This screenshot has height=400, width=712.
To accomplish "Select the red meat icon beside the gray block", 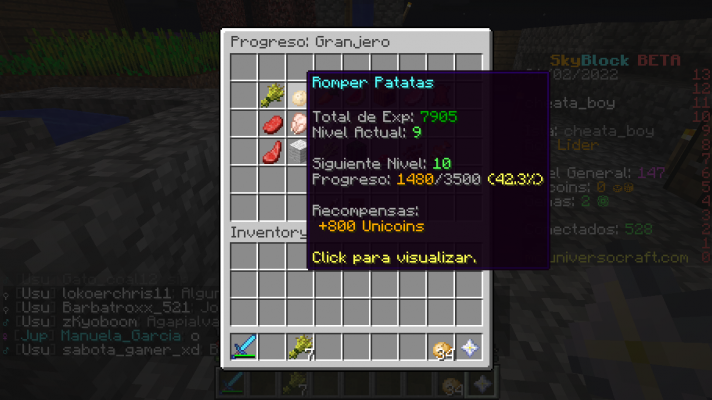I will [272, 152].
